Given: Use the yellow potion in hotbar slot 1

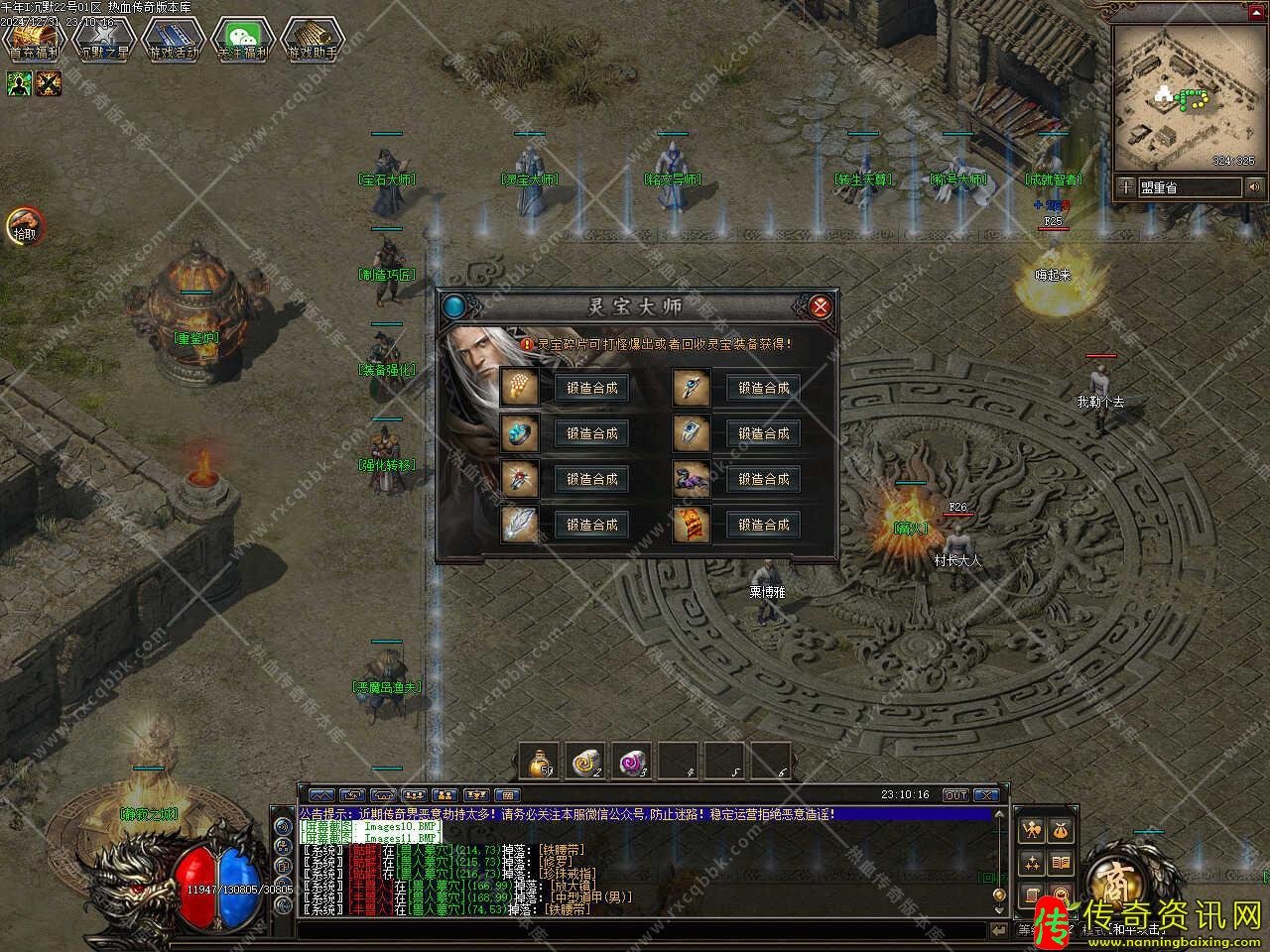Looking at the screenshot, I should (539, 761).
